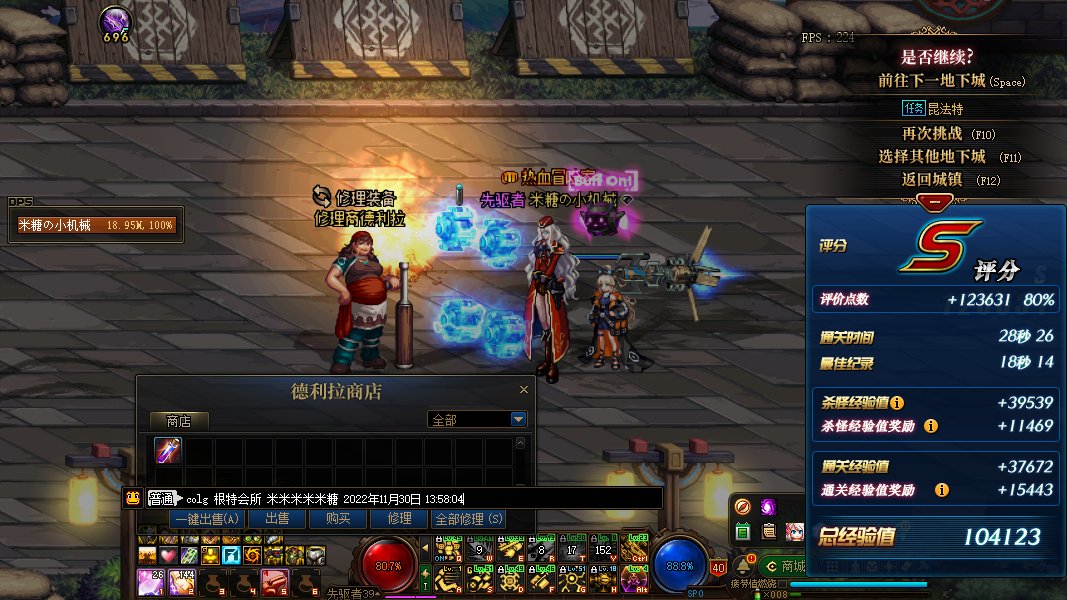Toggle the 疲劳值燃烧 checkbox

pyautogui.click(x=781, y=584)
